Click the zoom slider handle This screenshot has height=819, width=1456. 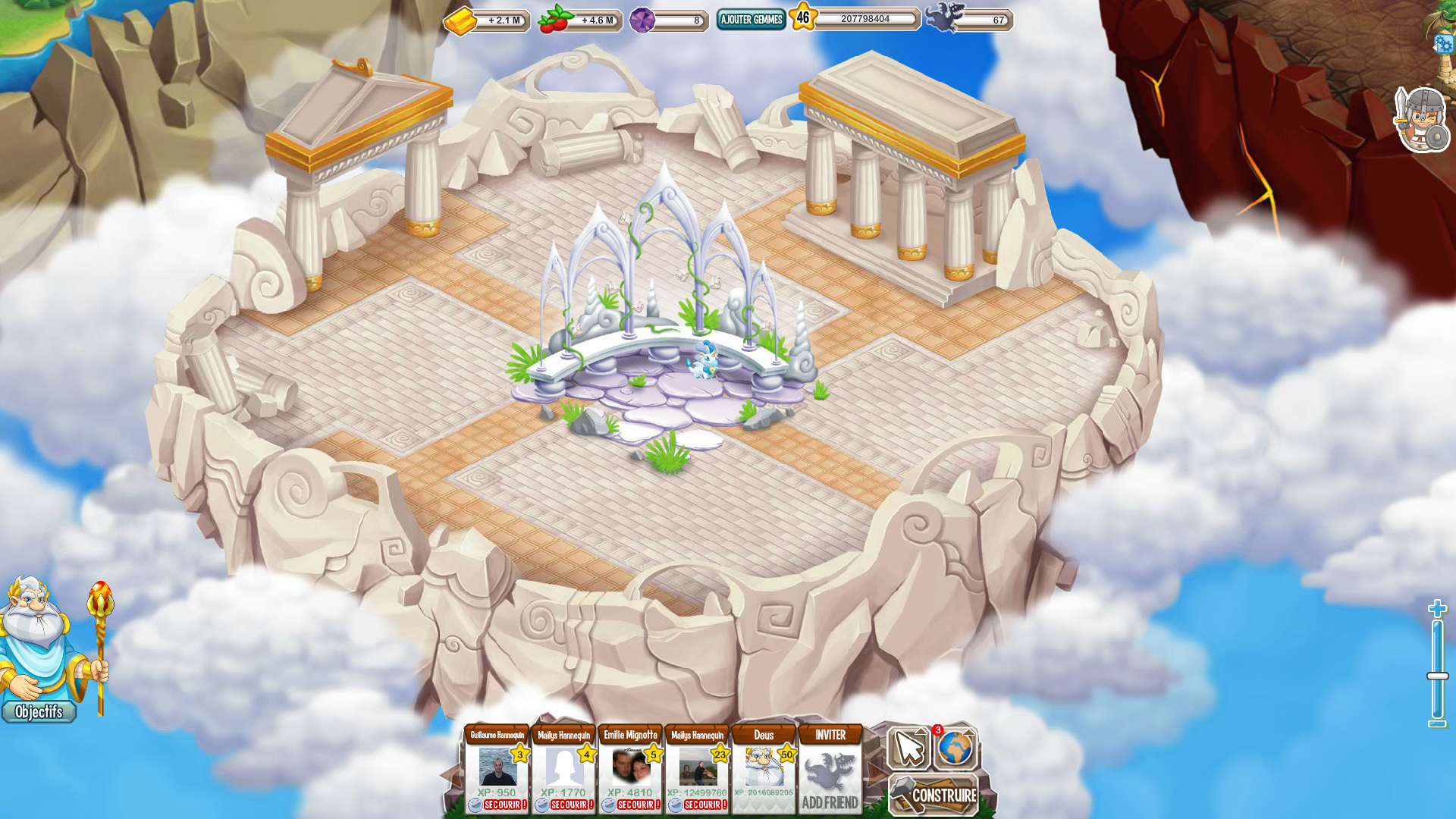pos(1437,676)
